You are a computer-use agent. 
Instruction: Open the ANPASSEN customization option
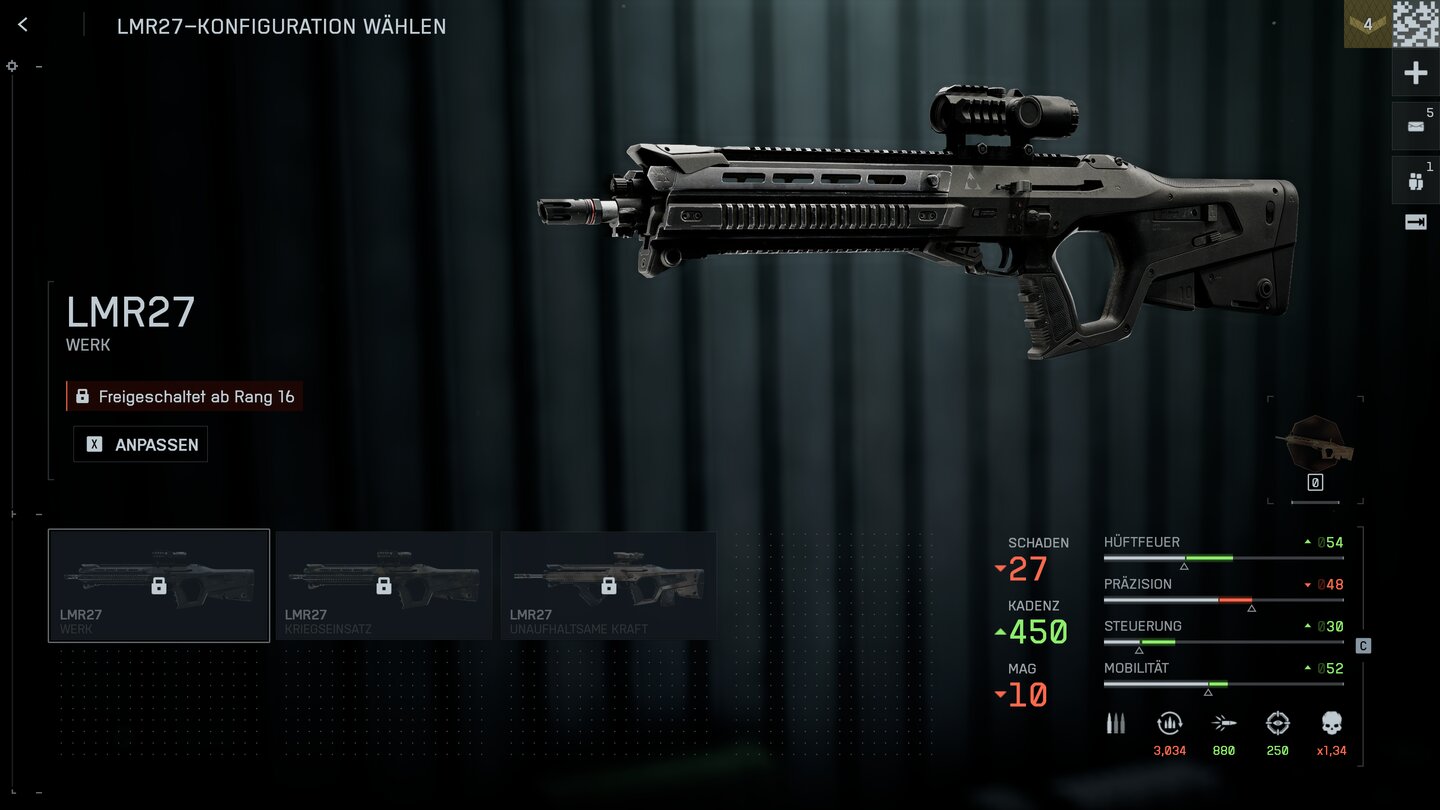[x=141, y=445]
